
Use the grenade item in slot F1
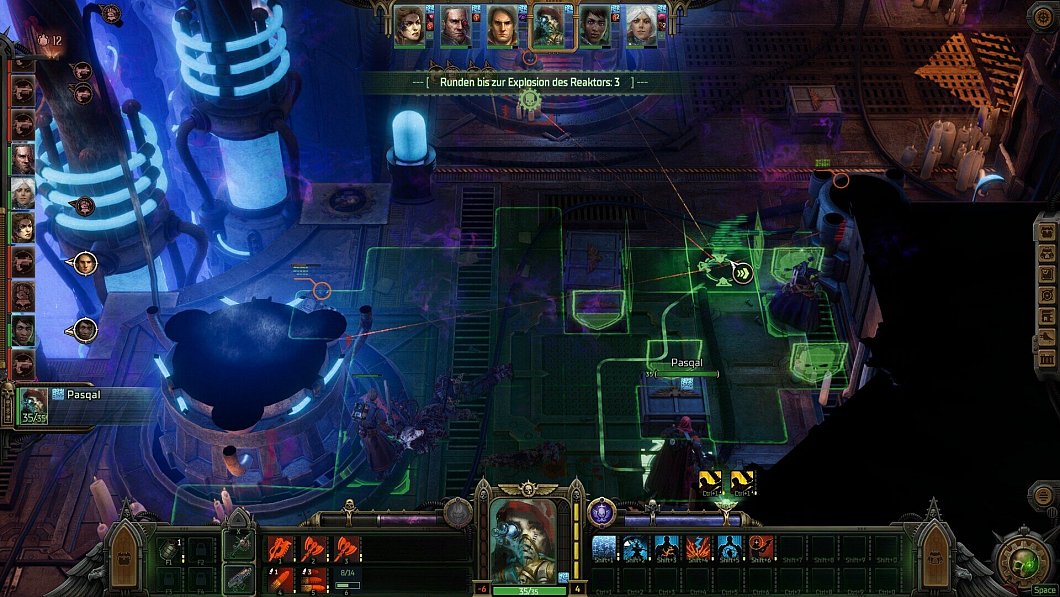coord(169,549)
